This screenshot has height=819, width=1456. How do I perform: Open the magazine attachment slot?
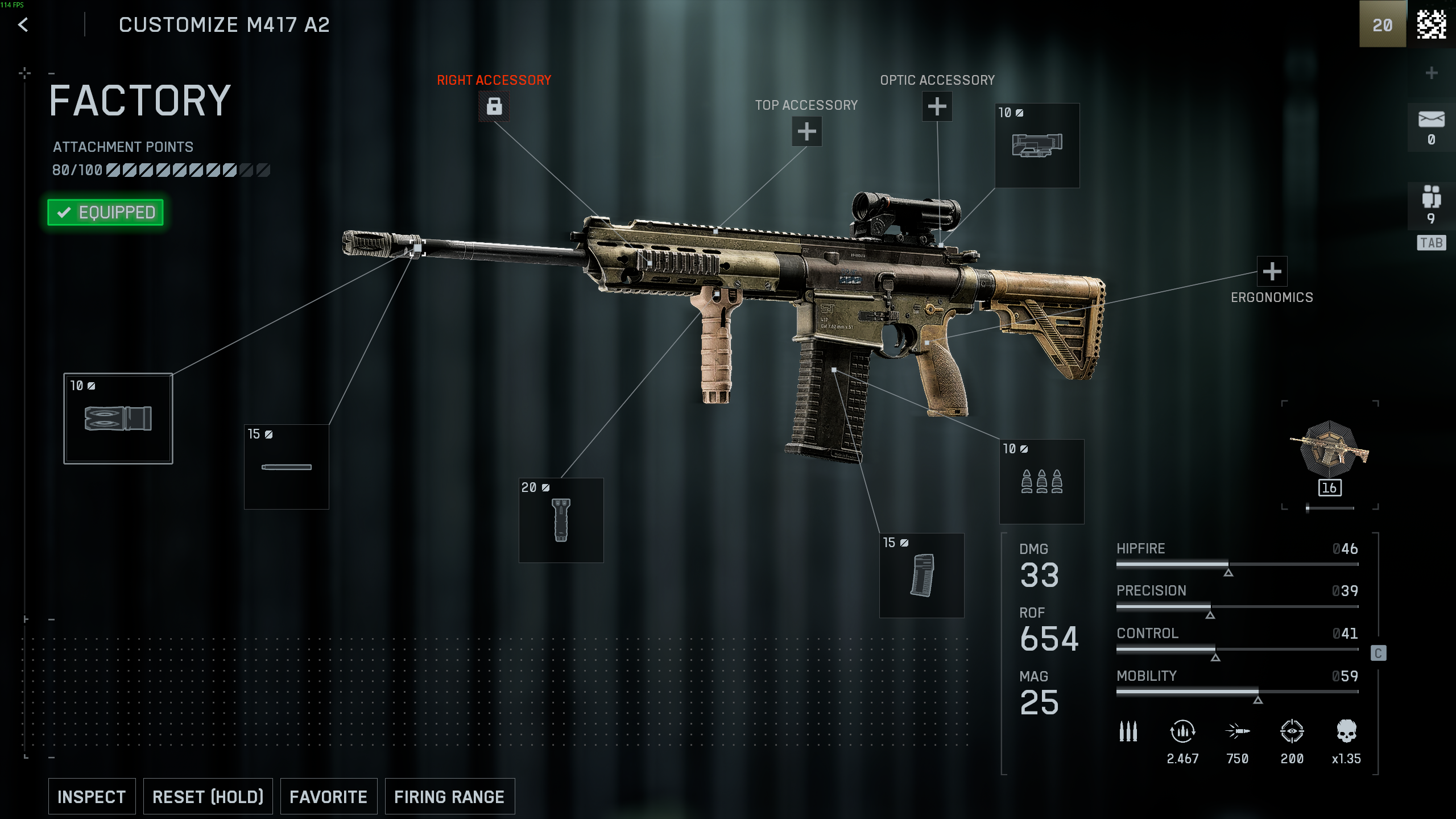[921, 576]
